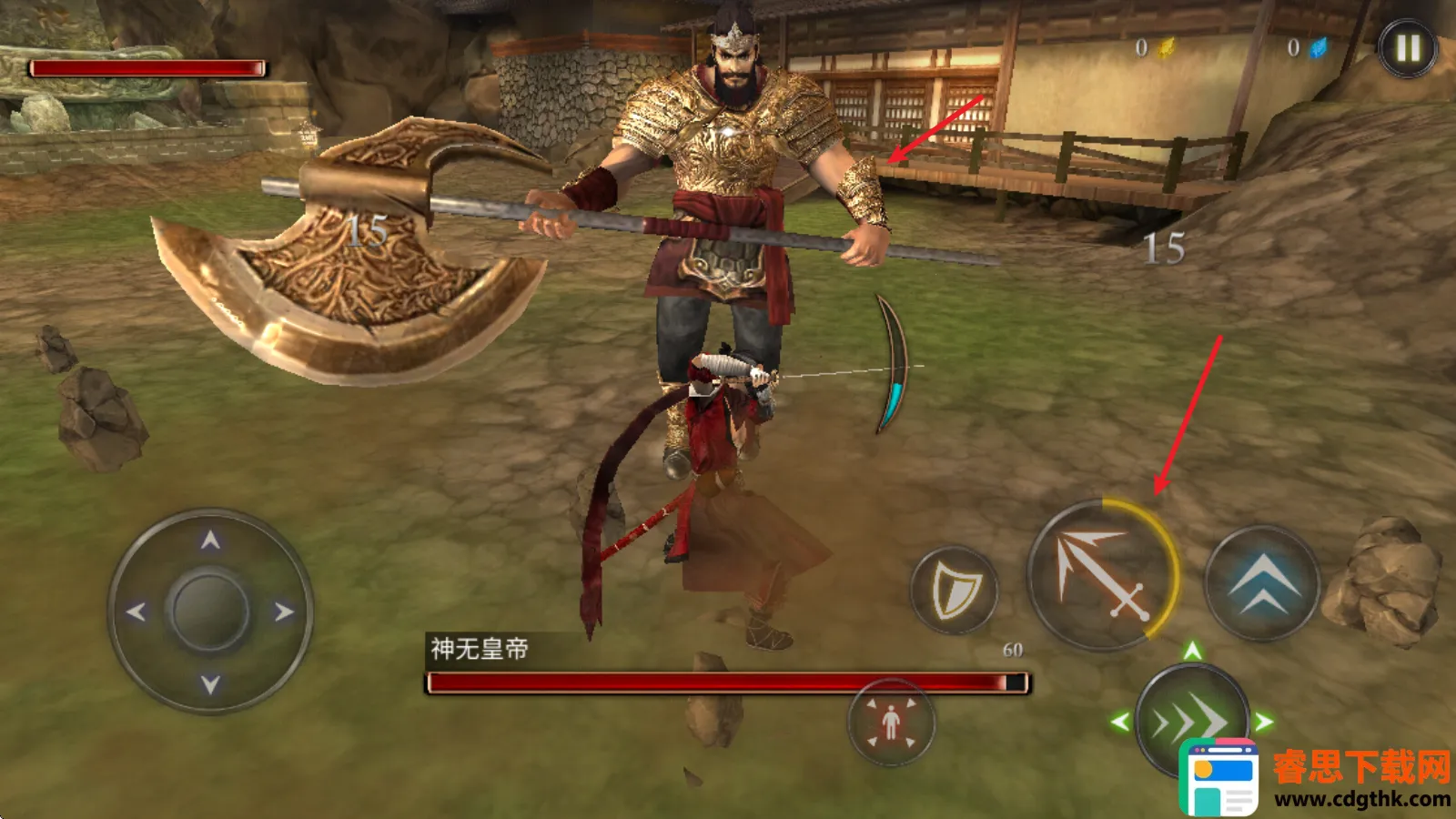Tap the 60 counter above the boss health bar
The height and width of the screenshot is (819, 1456).
pyautogui.click(x=1013, y=651)
